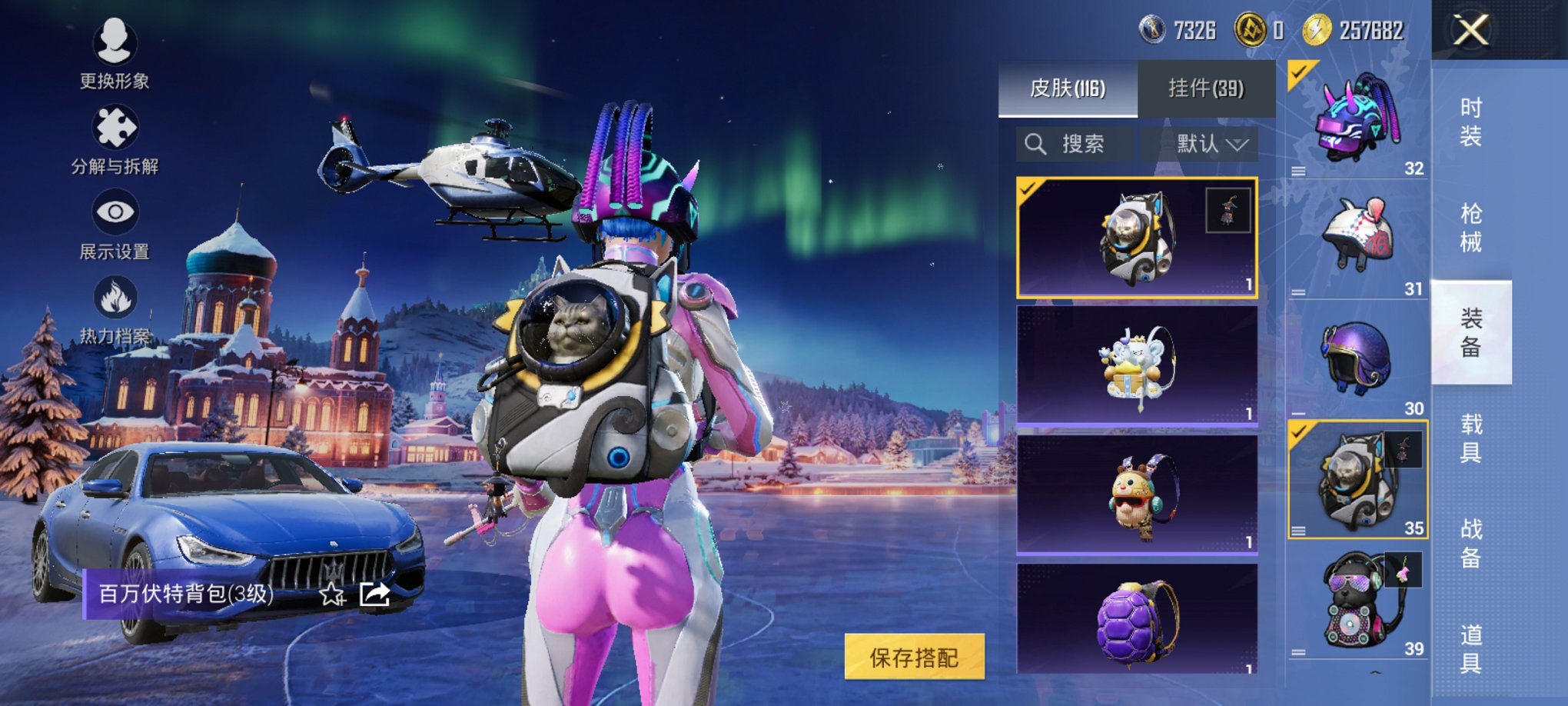Close the inventory screen with X
The height and width of the screenshot is (706, 1568).
click(1470, 32)
